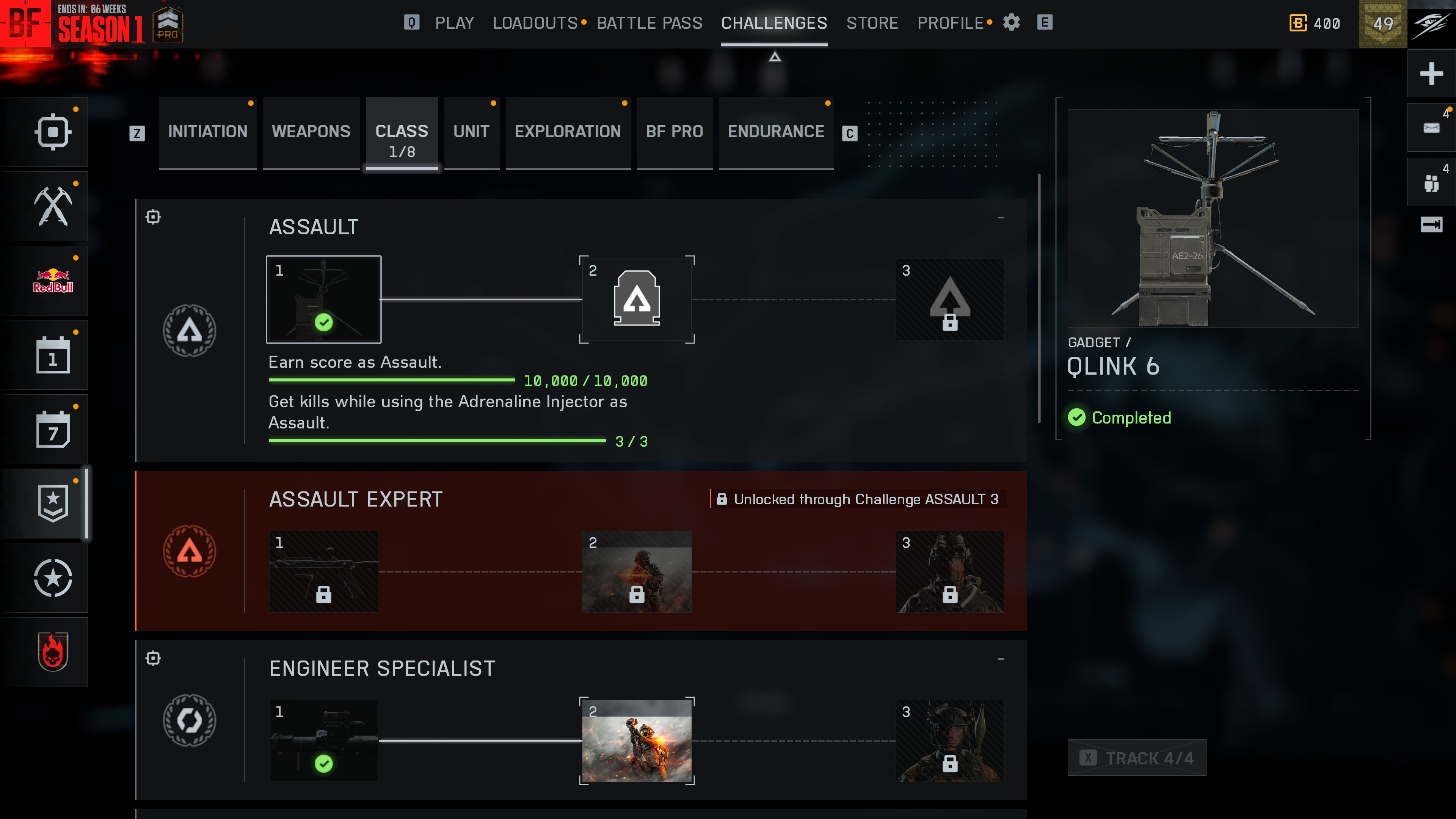The height and width of the screenshot is (819, 1456).
Task: Switch to the INITIATION challenges tab
Action: (x=207, y=132)
